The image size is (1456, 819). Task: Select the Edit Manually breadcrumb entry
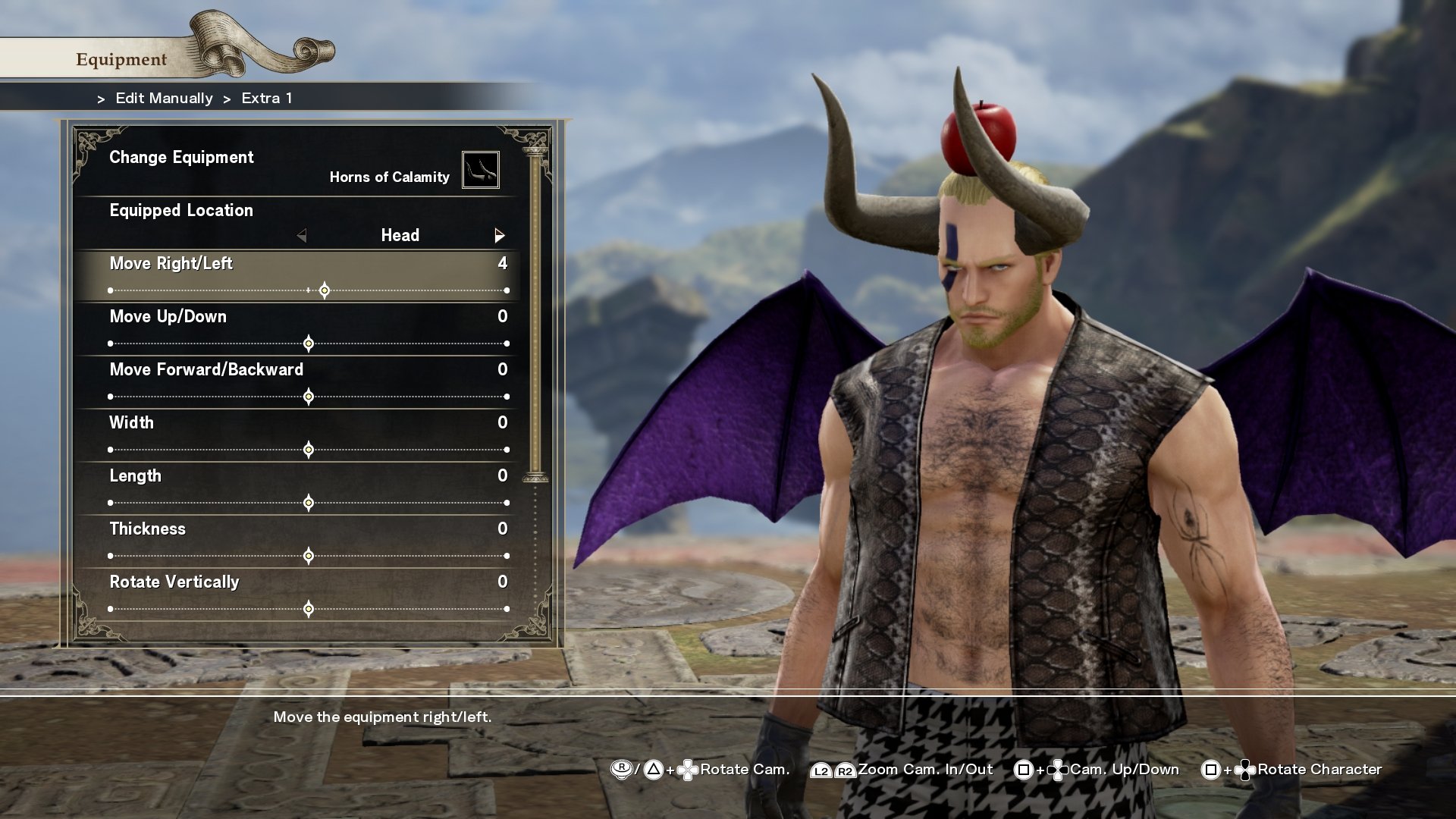tap(163, 98)
